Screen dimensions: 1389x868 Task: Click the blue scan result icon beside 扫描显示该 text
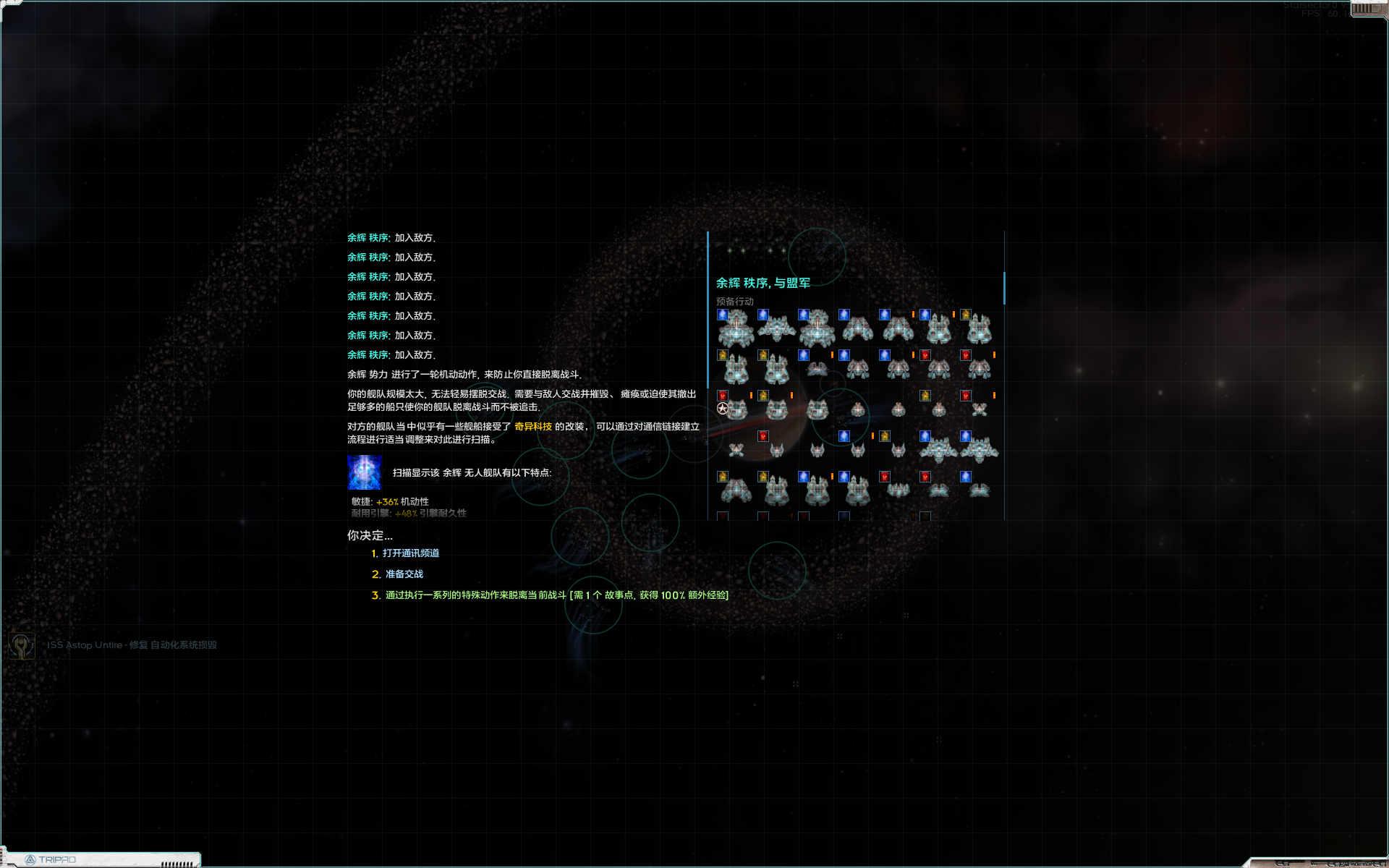(365, 472)
